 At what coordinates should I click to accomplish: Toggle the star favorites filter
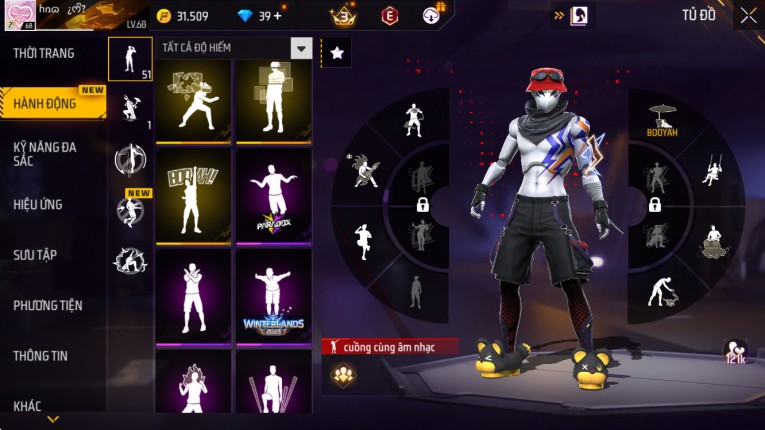[x=337, y=53]
